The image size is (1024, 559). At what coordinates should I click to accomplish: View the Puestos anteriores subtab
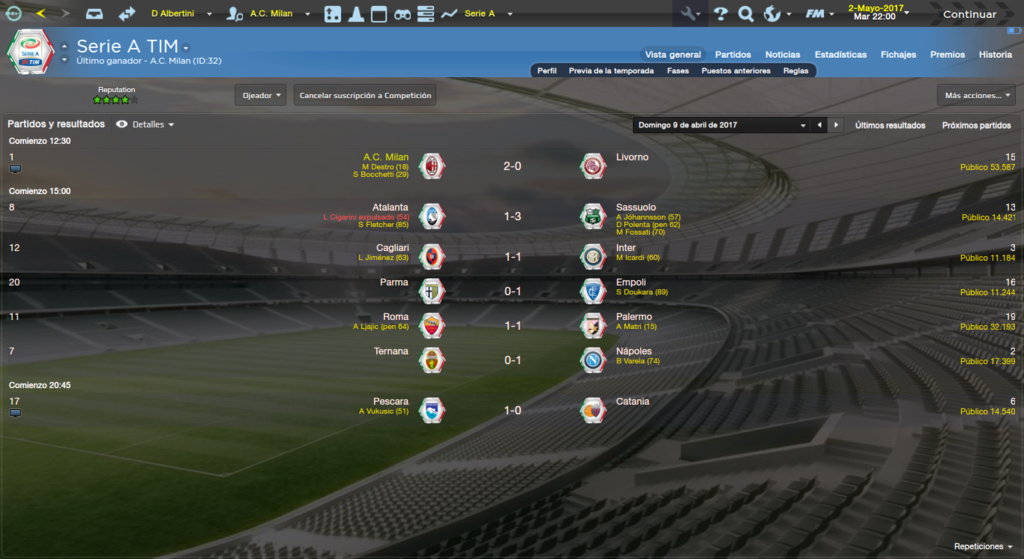click(736, 71)
